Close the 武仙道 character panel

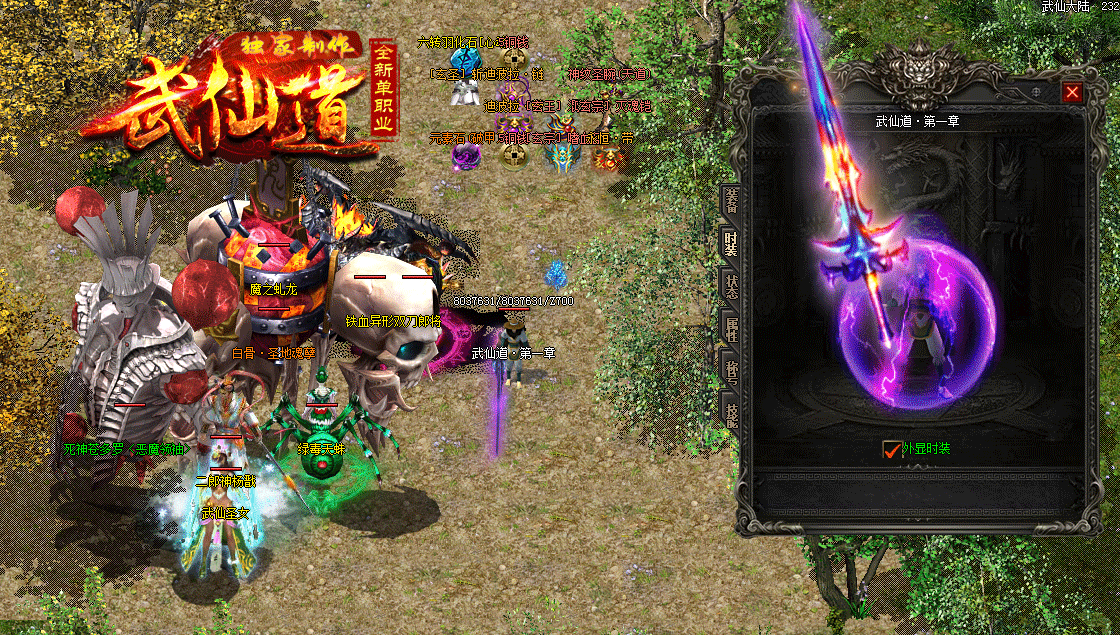tap(1072, 92)
